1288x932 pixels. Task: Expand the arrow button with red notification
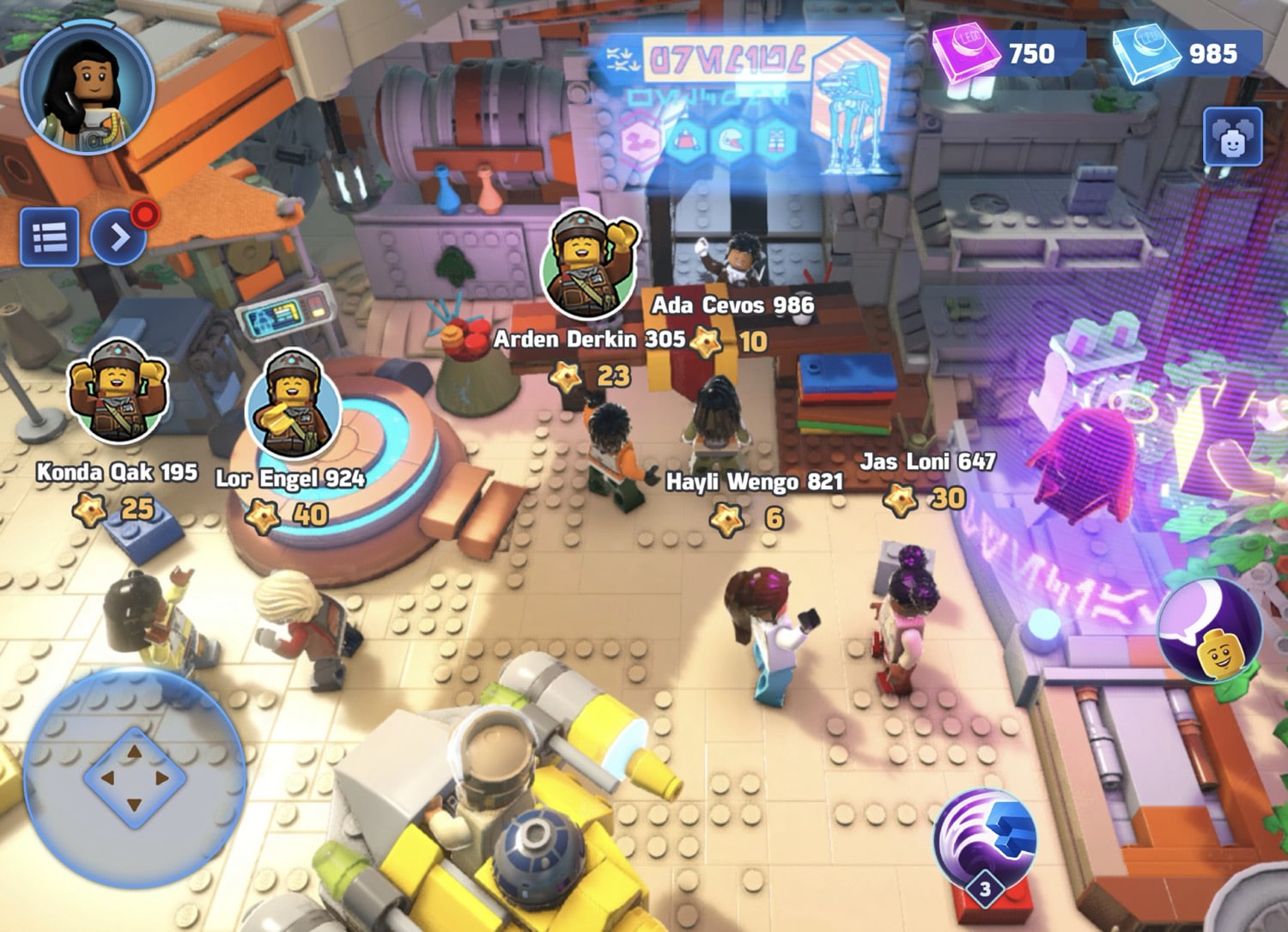119,236
